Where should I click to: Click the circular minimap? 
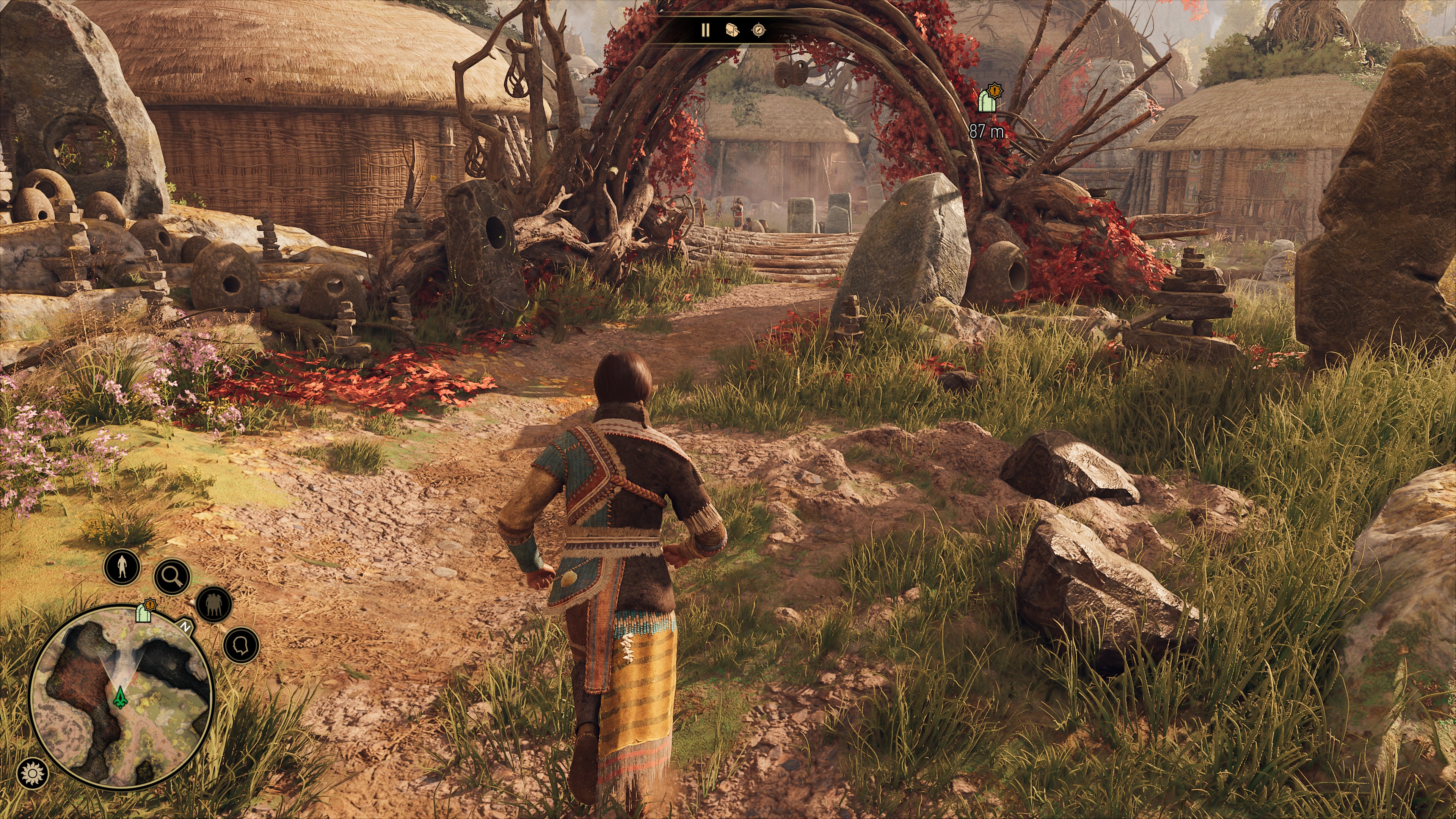click(x=121, y=697)
